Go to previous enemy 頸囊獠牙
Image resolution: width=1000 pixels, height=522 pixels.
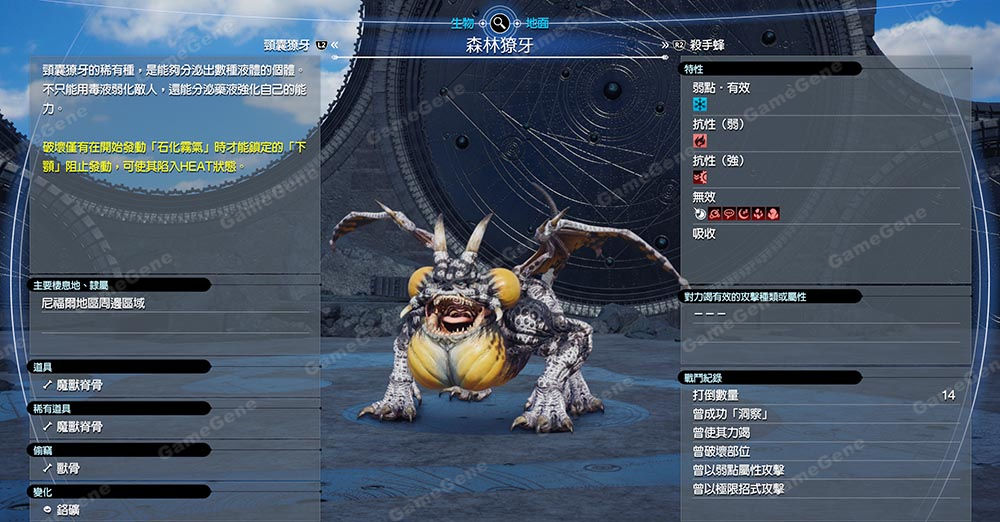point(287,45)
